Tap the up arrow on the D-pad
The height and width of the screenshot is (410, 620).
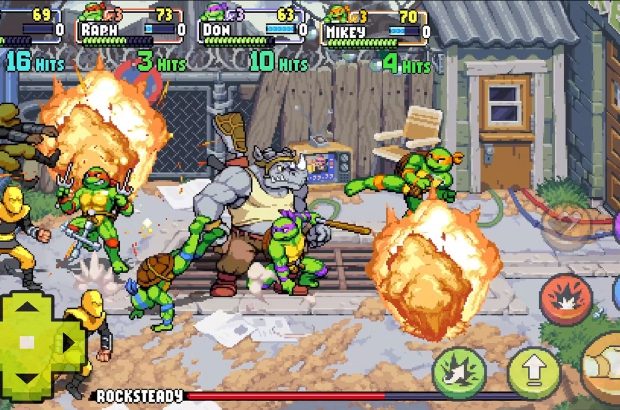click(28, 309)
